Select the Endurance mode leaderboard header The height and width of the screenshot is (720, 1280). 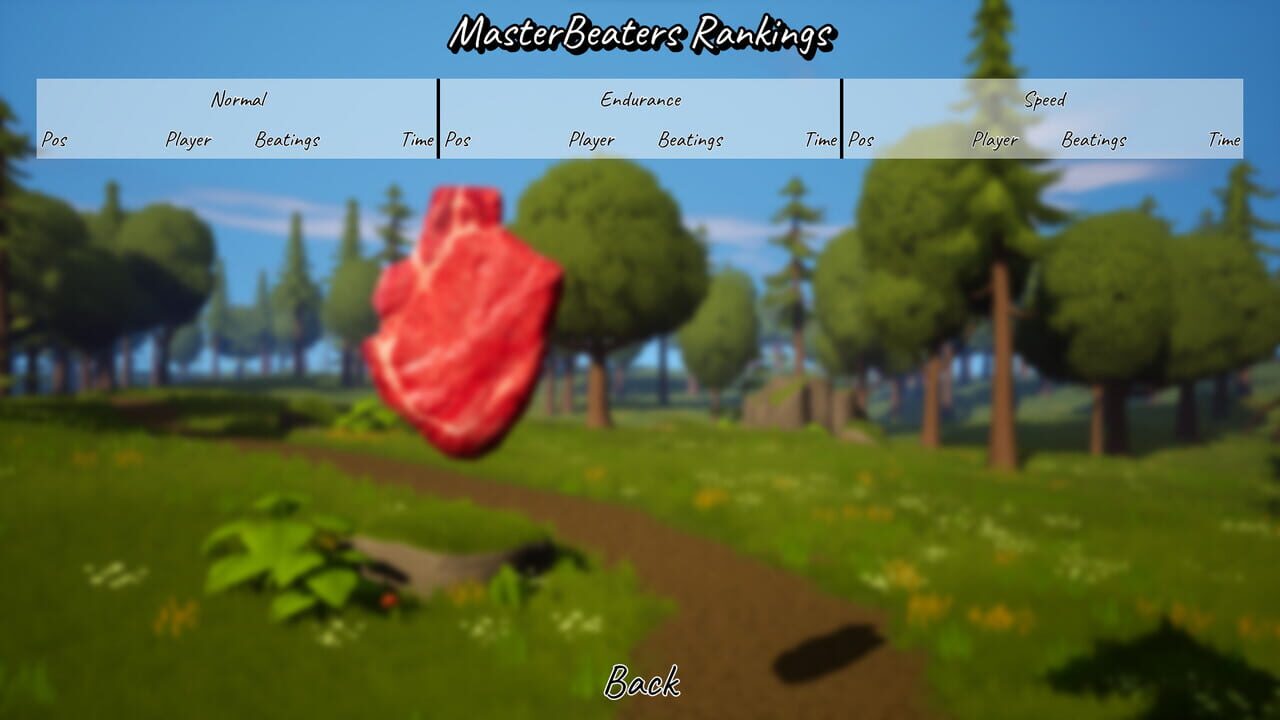641,100
